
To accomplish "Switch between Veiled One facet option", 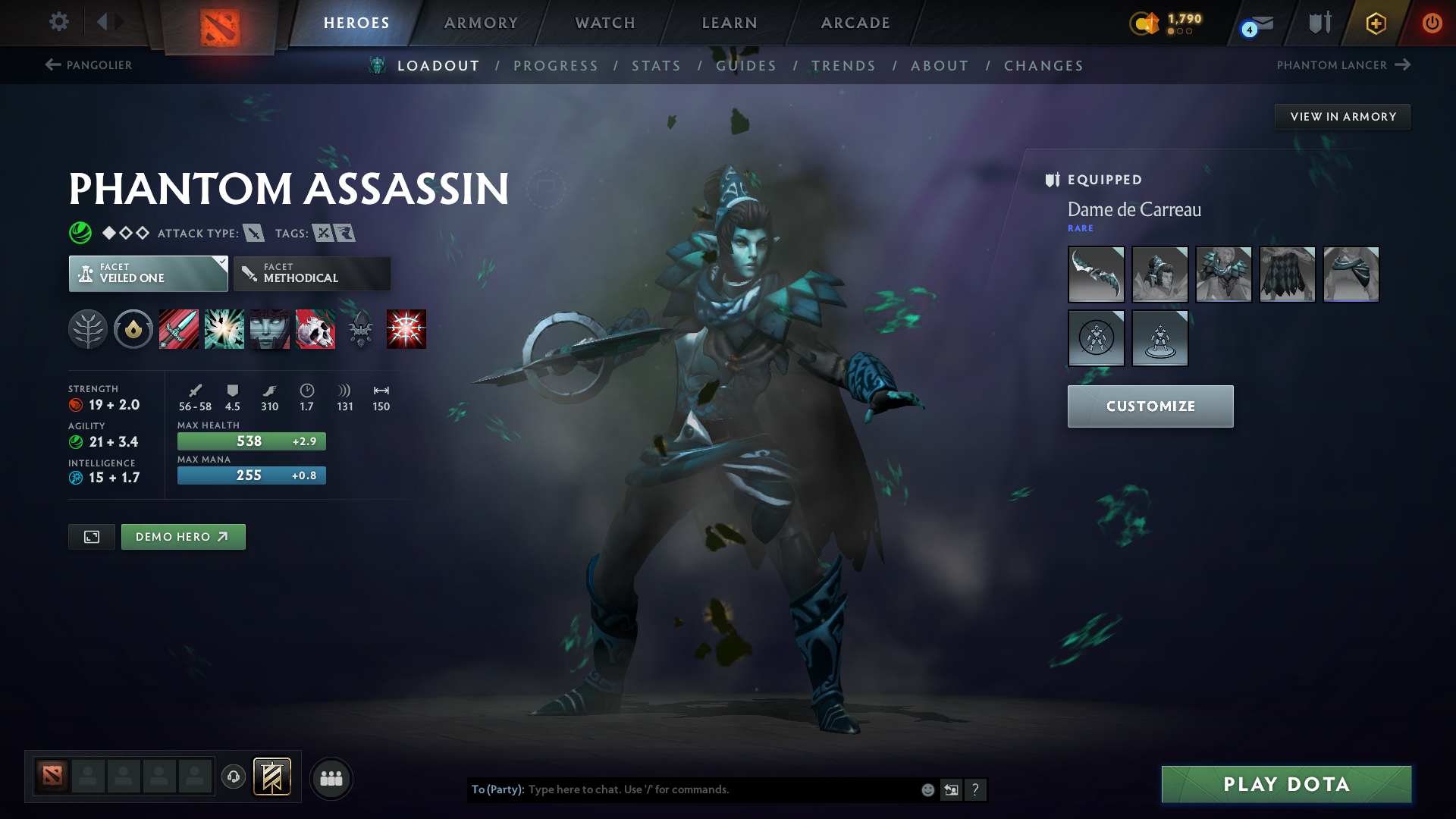I will coord(148,274).
